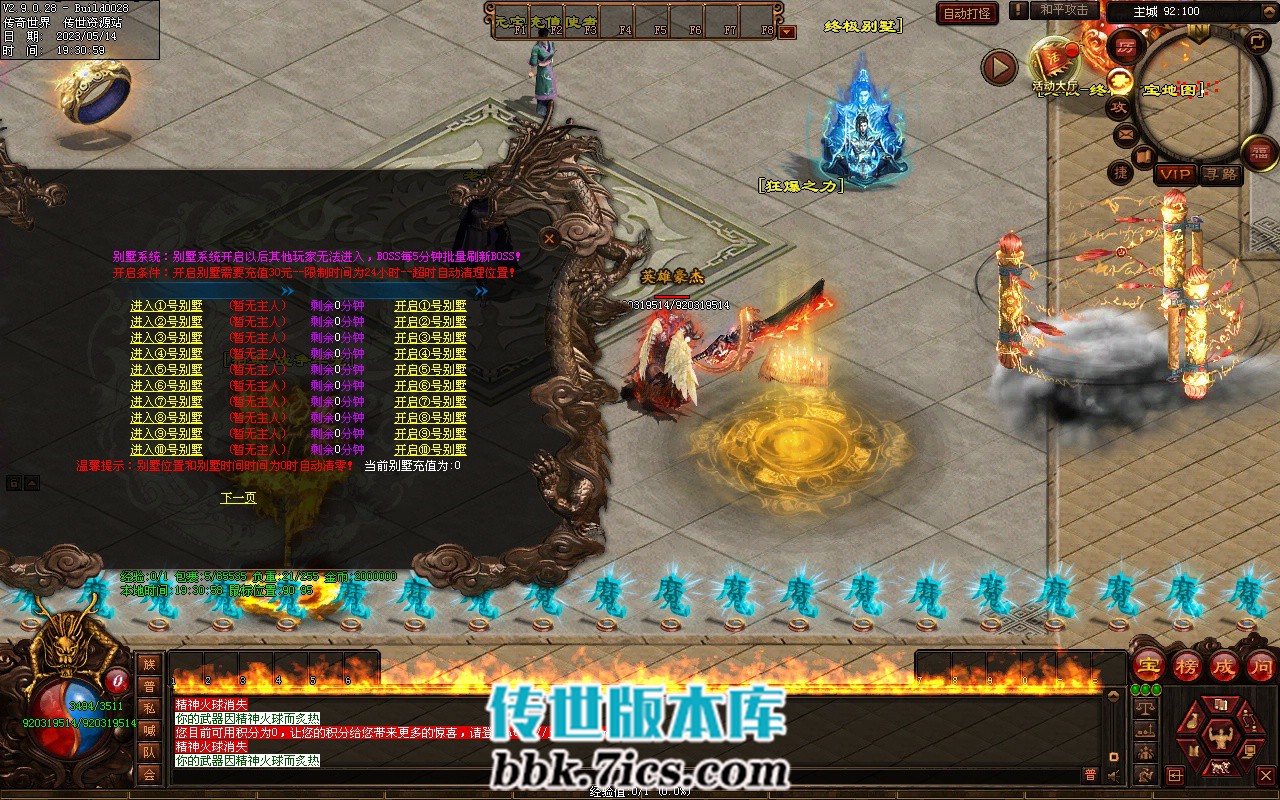Toggle auto-fight monsters (自动打怪) button
The height and width of the screenshot is (800, 1280).
967,14
